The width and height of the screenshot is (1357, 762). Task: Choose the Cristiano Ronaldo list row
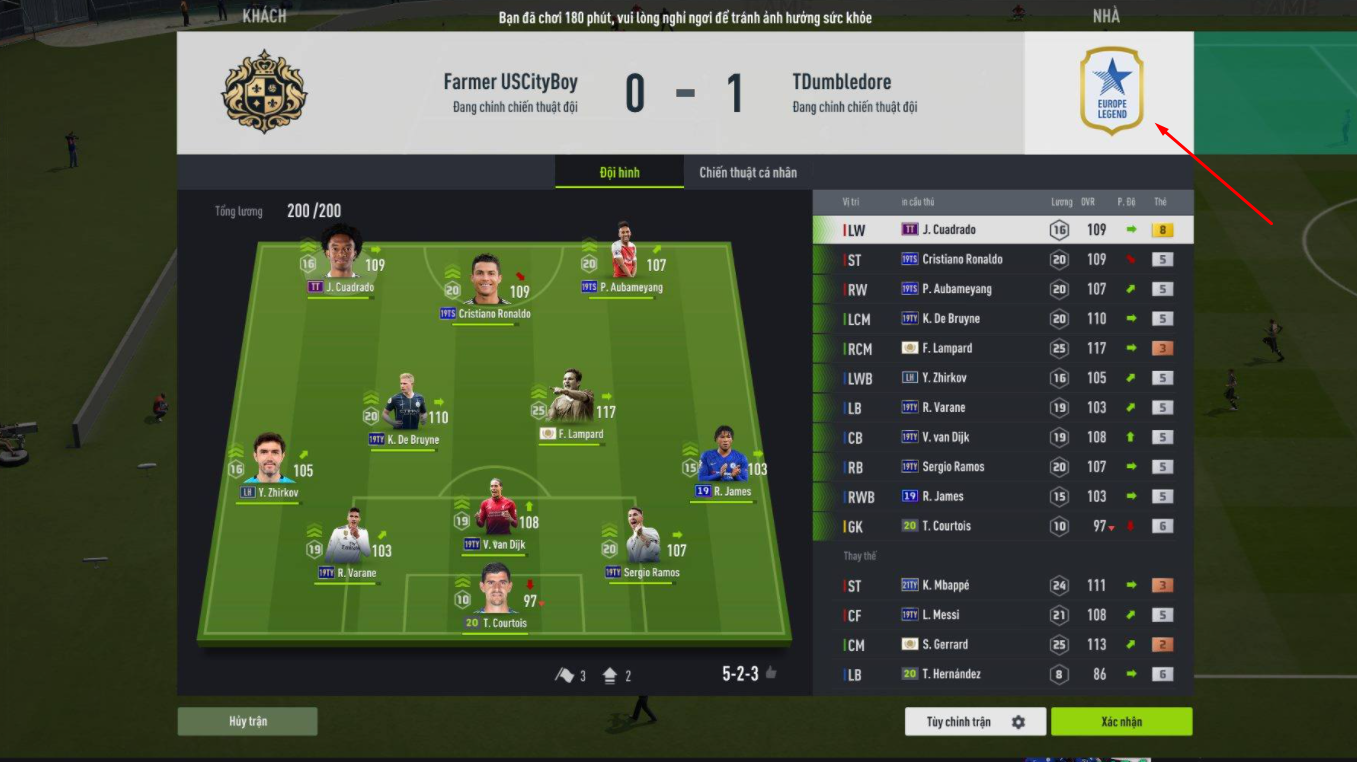point(1003,260)
